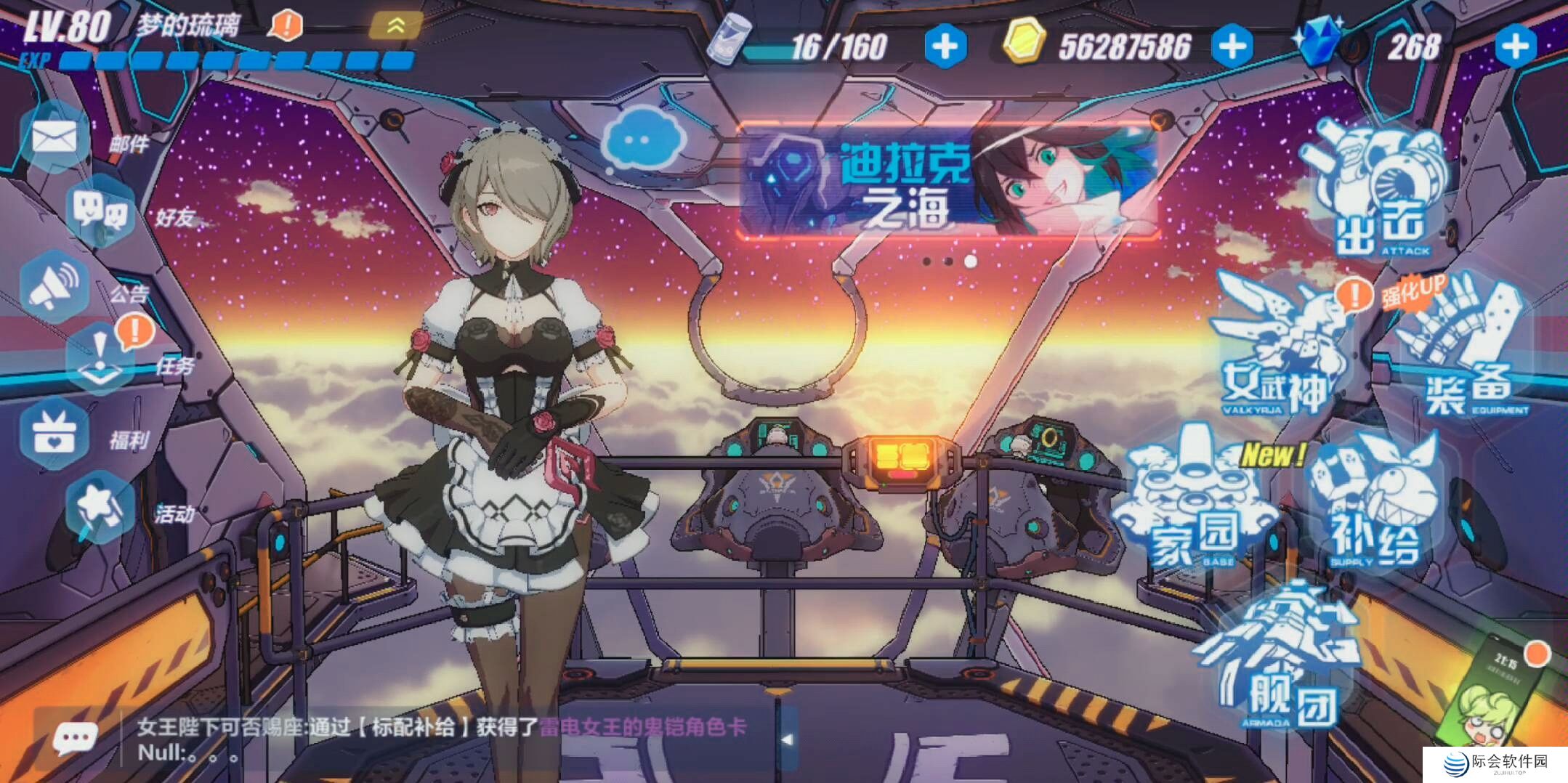Image resolution: width=1568 pixels, height=783 pixels.
Task: Open the chat speech bubble icon
Action: click(x=75, y=739)
